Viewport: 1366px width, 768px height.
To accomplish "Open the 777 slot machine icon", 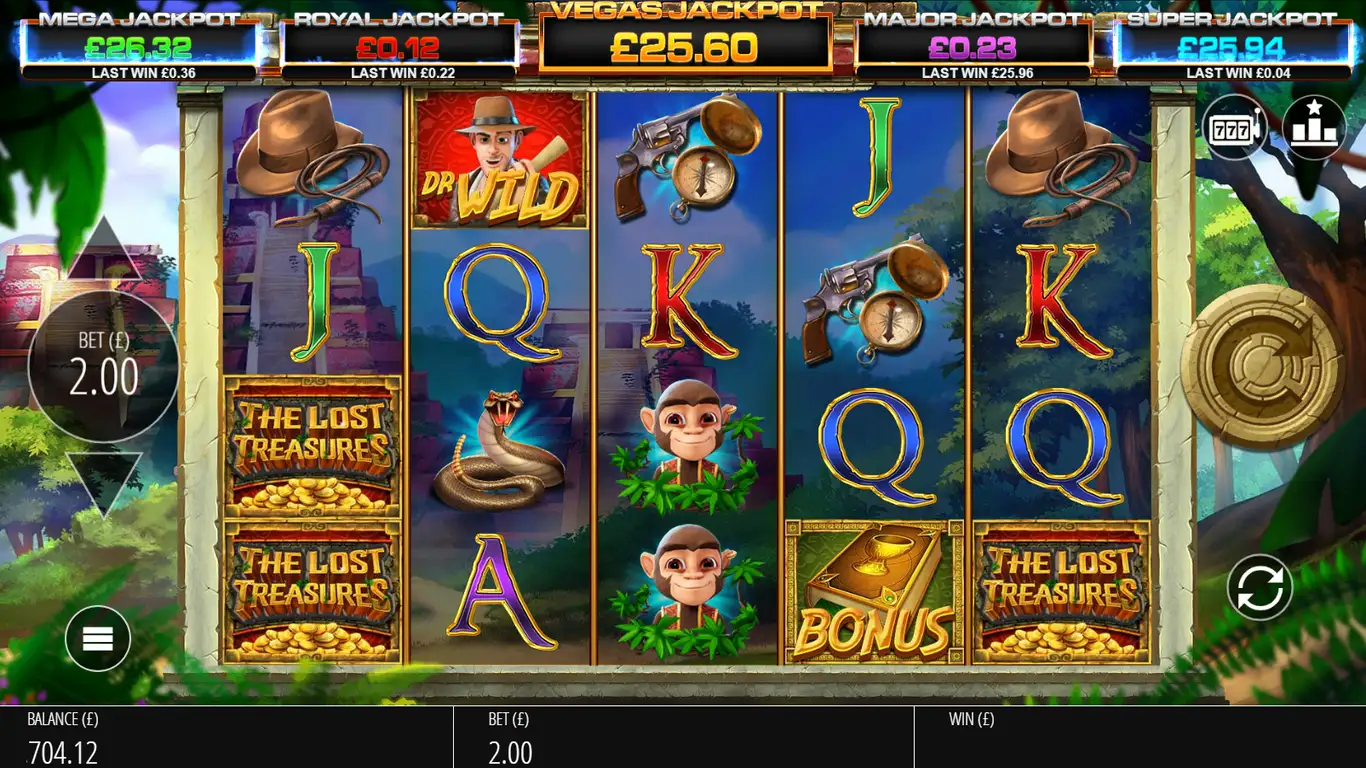I will tap(1234, 128).
